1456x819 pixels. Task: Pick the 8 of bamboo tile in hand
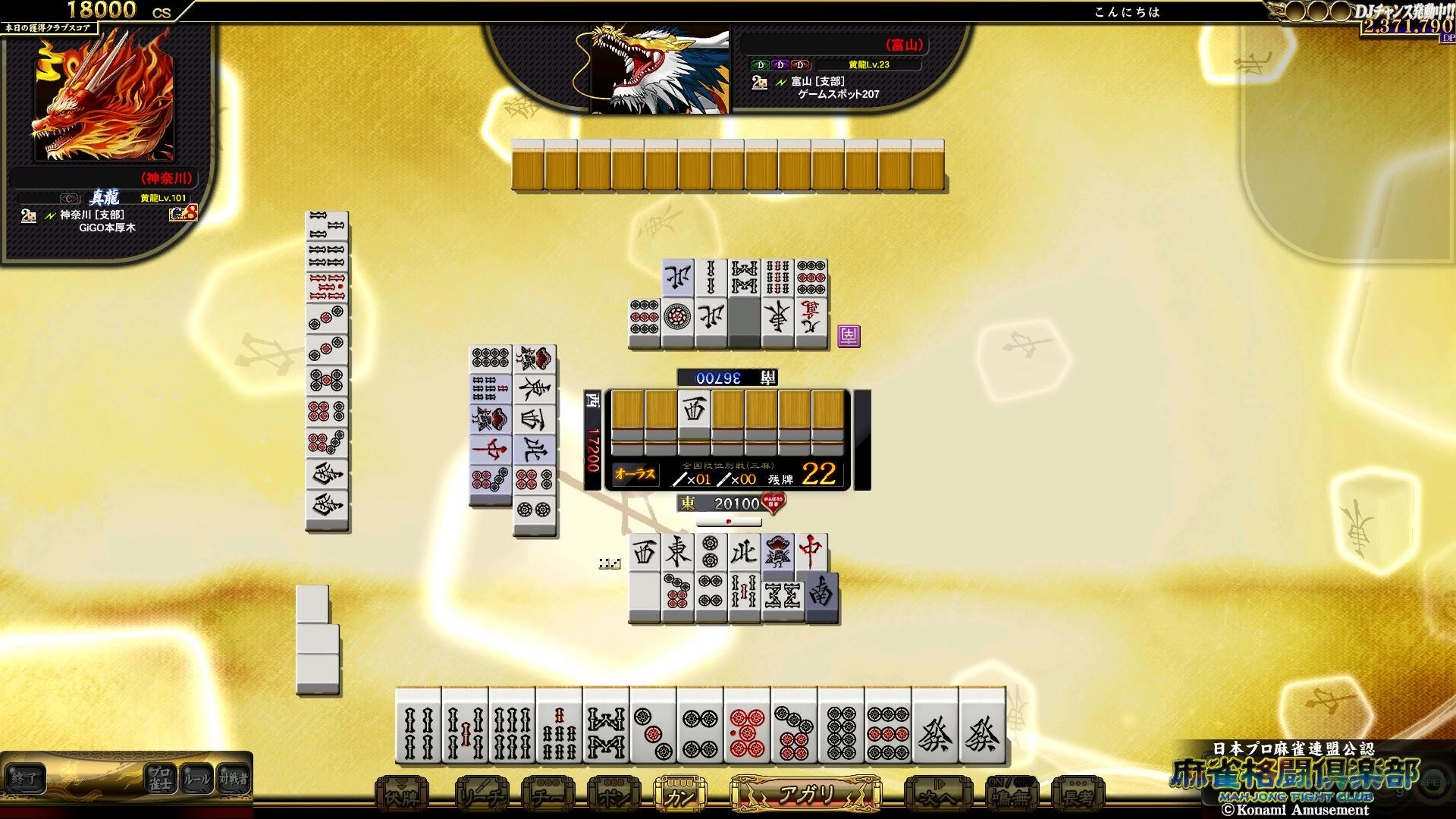click(606, 728)
